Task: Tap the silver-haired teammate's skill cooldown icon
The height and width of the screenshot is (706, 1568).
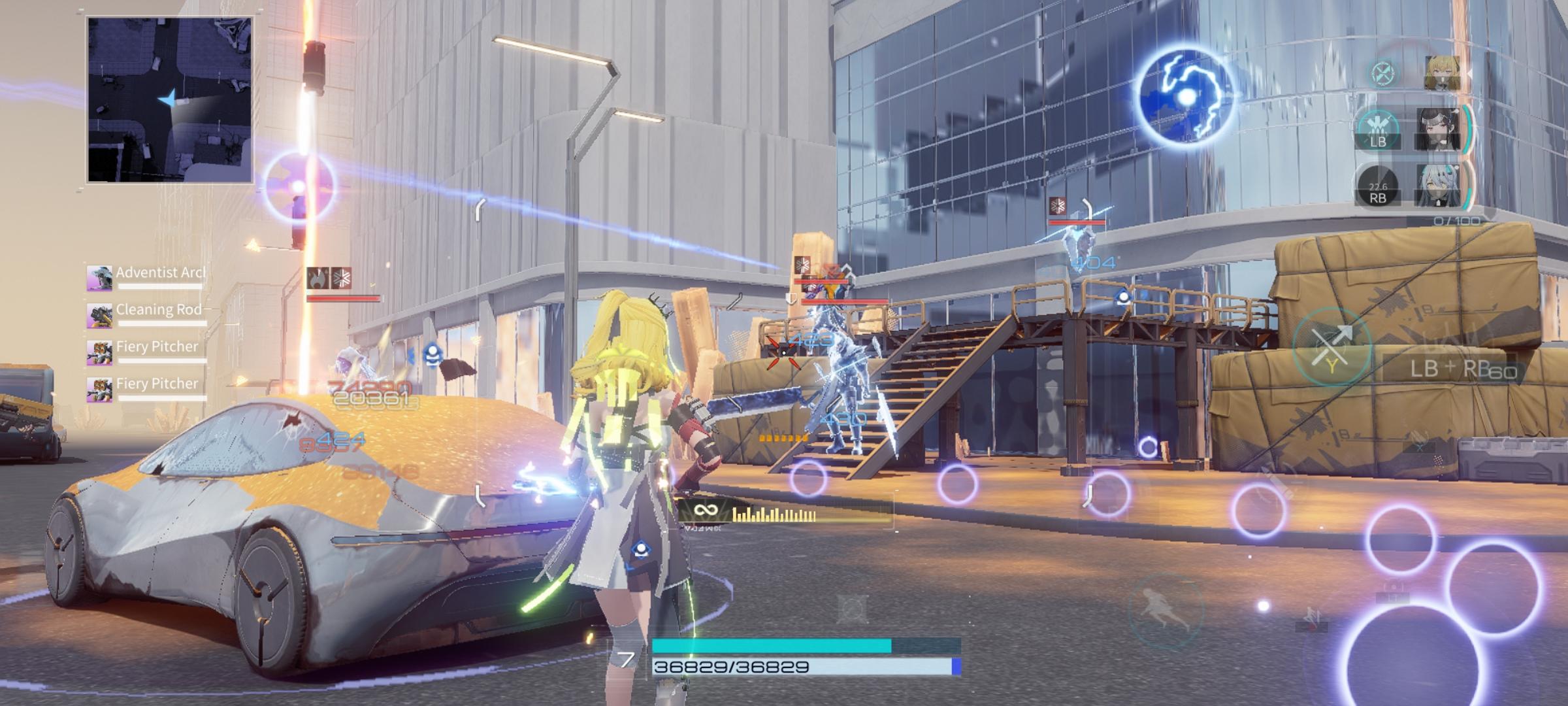Action: click(x=1378, y=186)
